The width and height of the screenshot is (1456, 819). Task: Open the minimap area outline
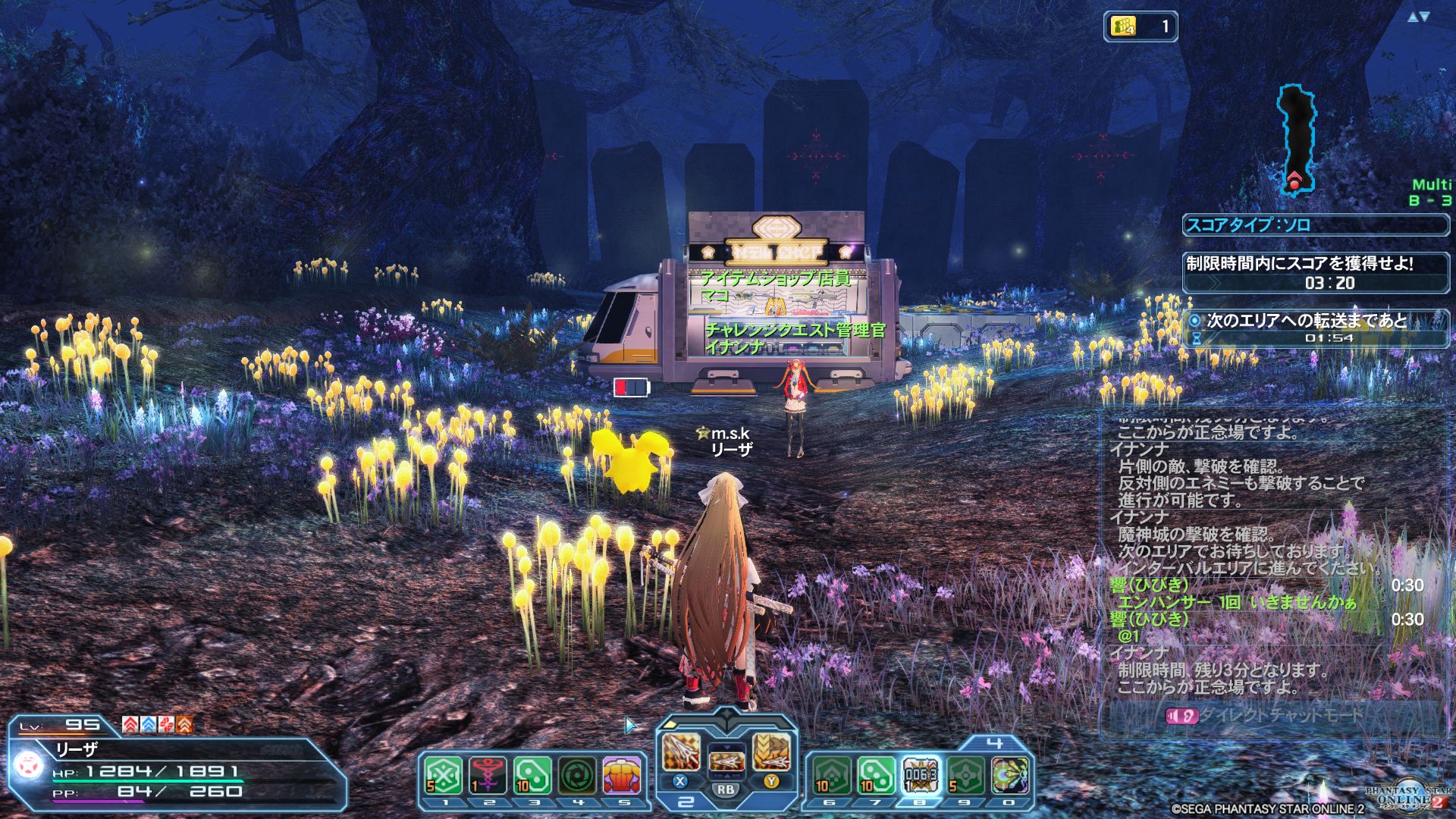click(1296, 138)
